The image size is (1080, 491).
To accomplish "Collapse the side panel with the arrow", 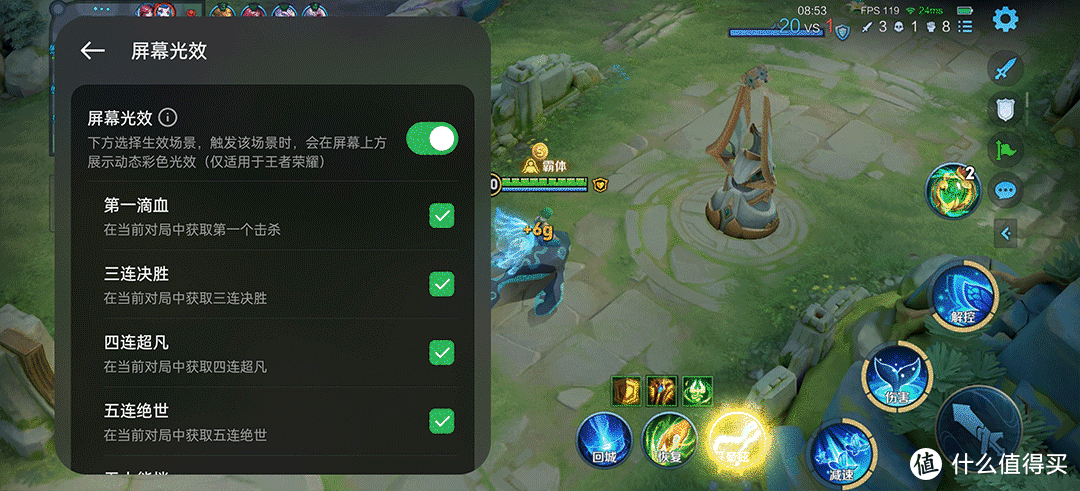I will tap(1006, 234).
